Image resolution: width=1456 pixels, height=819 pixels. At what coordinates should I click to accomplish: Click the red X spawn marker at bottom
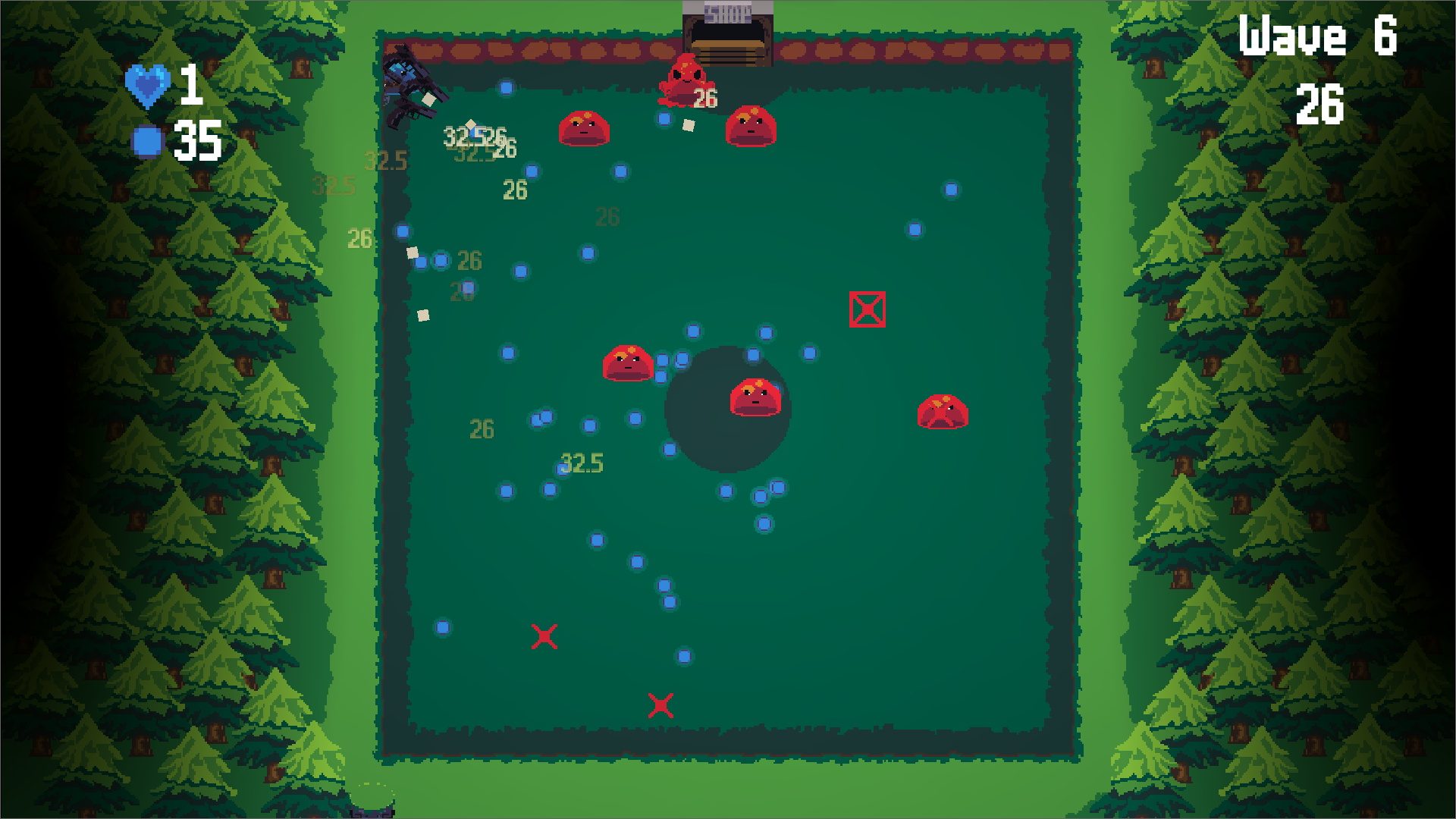[x=661, y=705]
